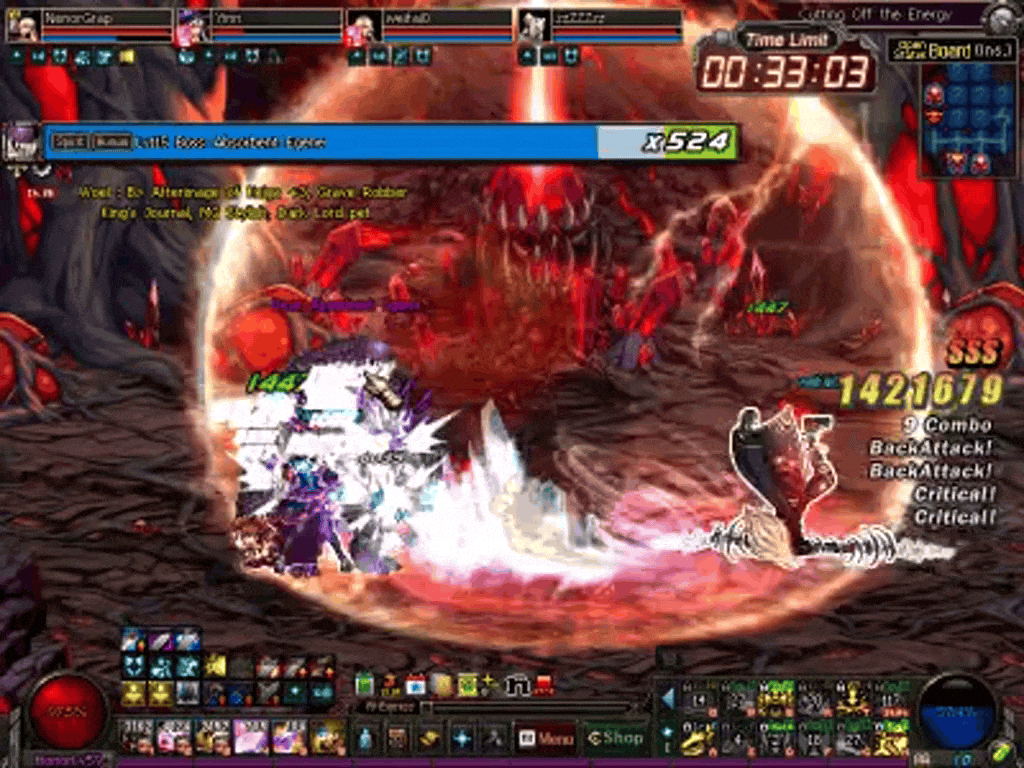
Task: Open the calendar event icon
Action: tap(415, 685)
